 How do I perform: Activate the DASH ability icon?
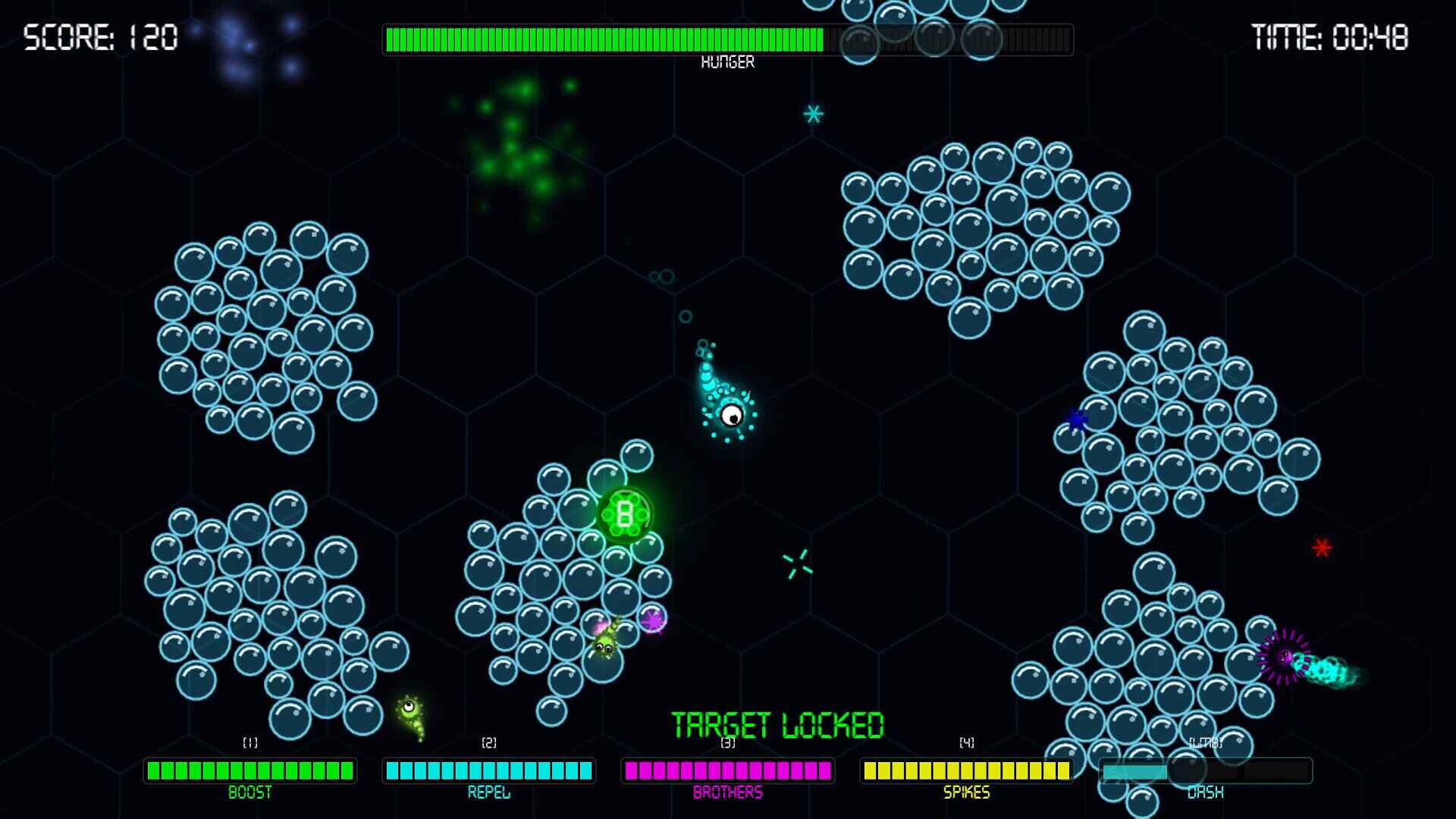(1204, 770)
